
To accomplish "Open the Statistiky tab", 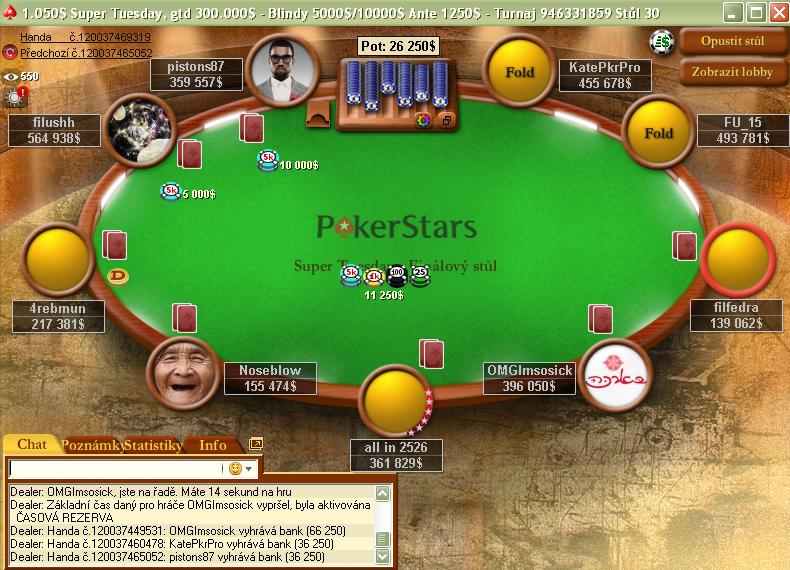I will [x=152, y=445].
